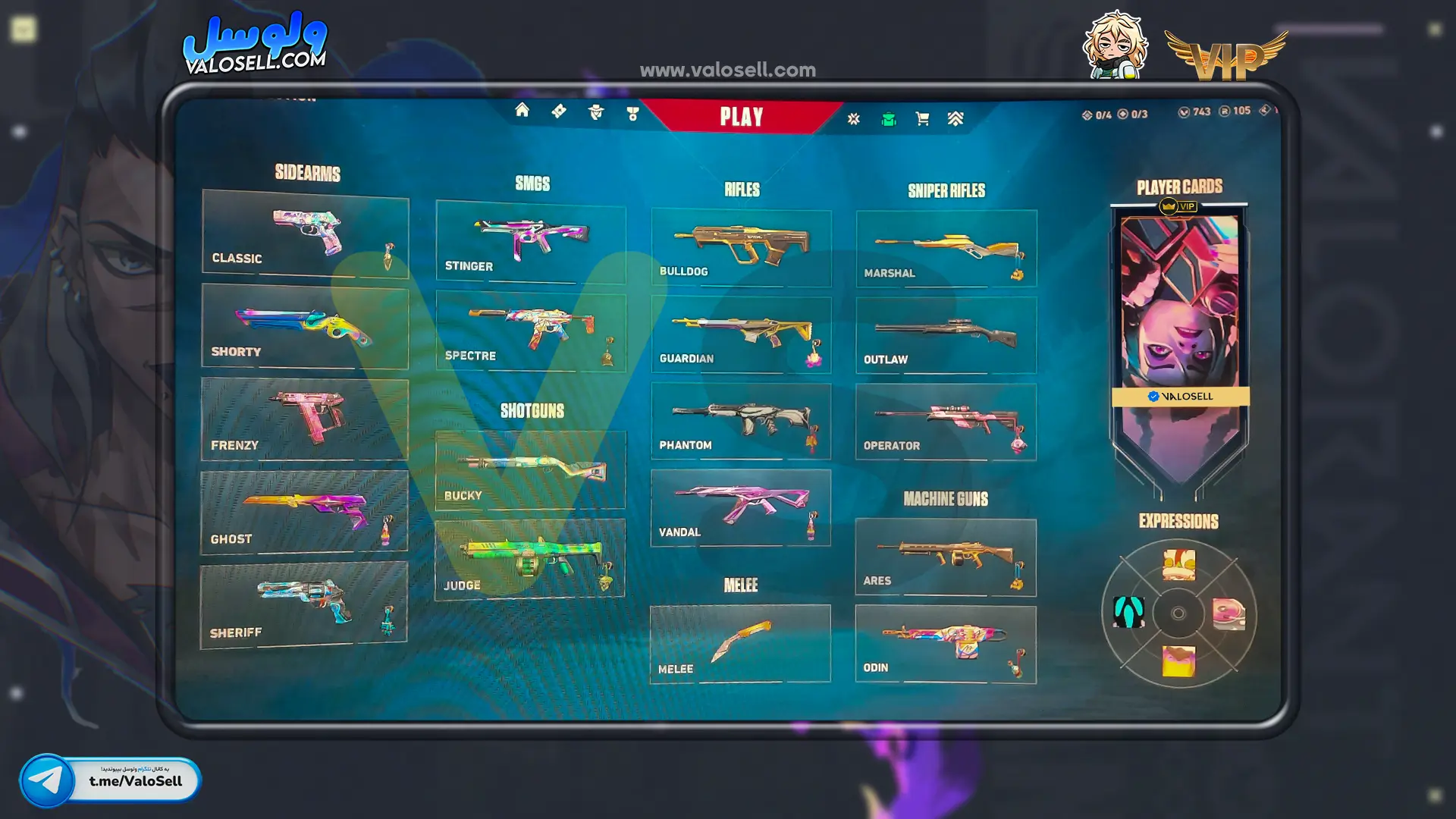Go to the home icon tab
This screenshot has height=819, width=1456.
click(522, 111)
